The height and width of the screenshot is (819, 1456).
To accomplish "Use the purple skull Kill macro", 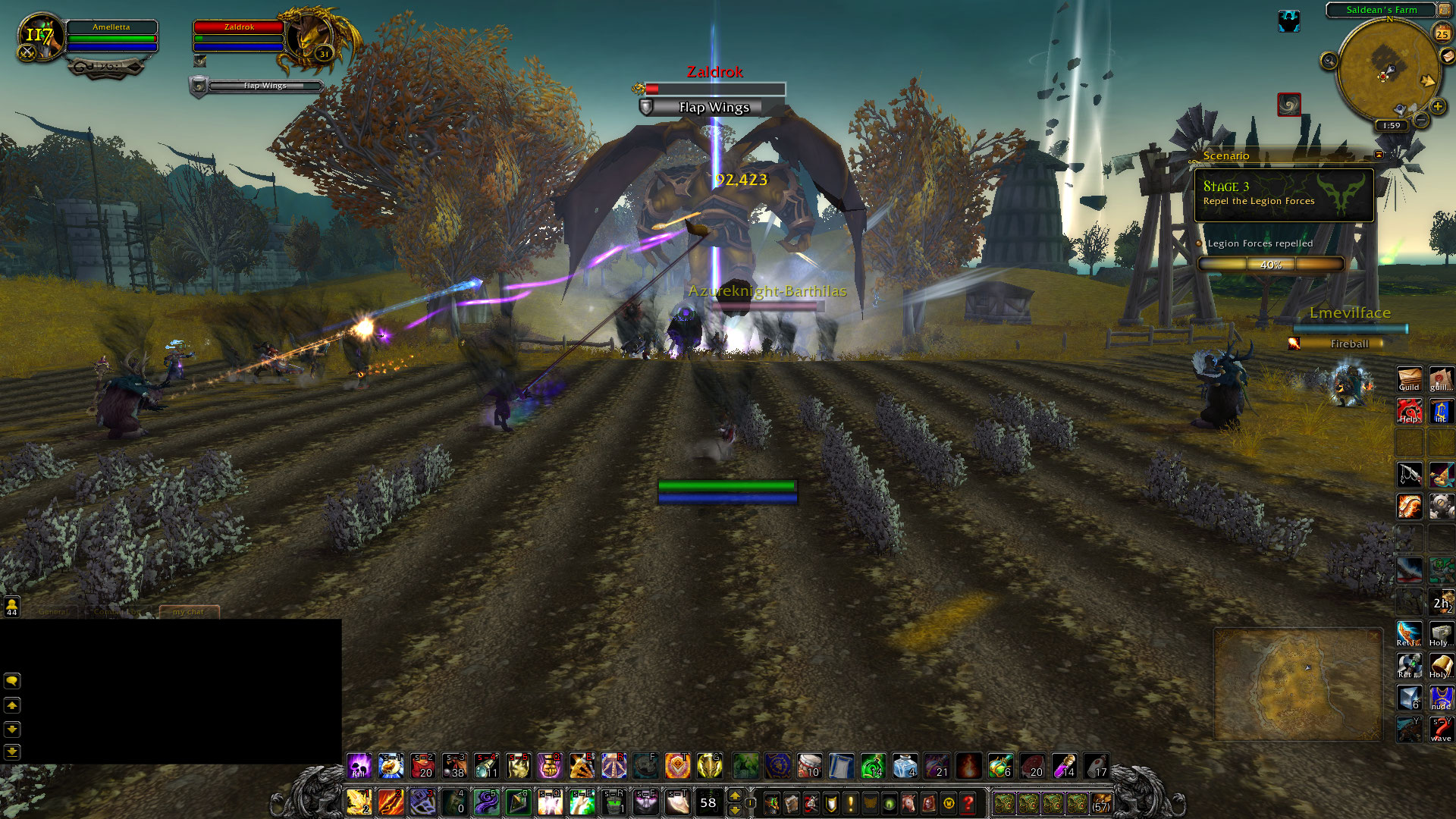I will tap(359, 766).
